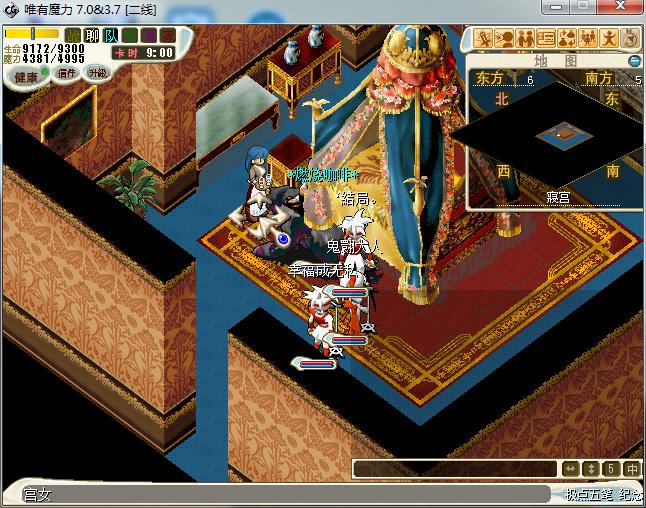Open the 信件 mail button
646x508 pixels.
(67, 73)
